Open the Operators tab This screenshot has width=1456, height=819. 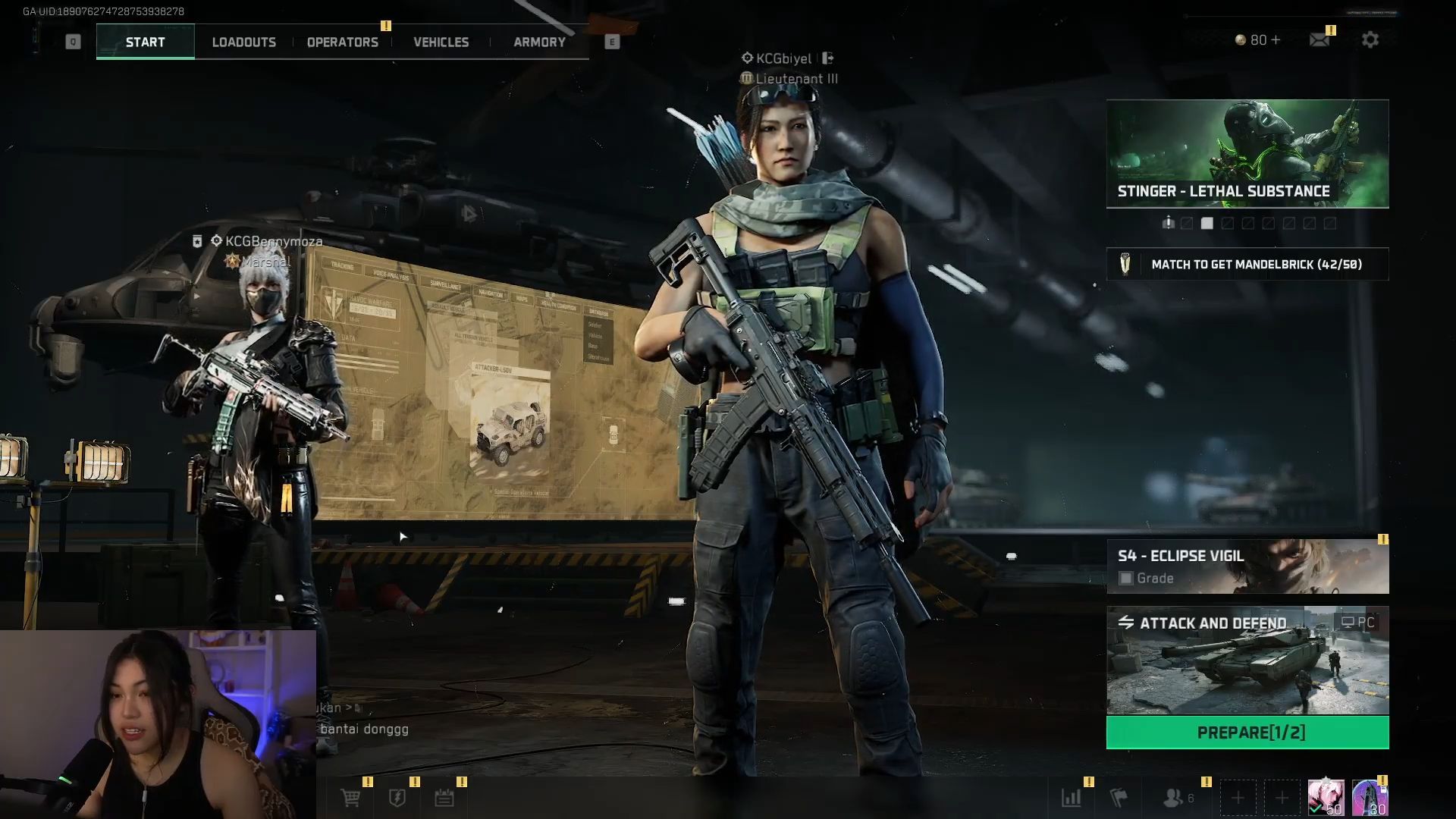point(342,42)
